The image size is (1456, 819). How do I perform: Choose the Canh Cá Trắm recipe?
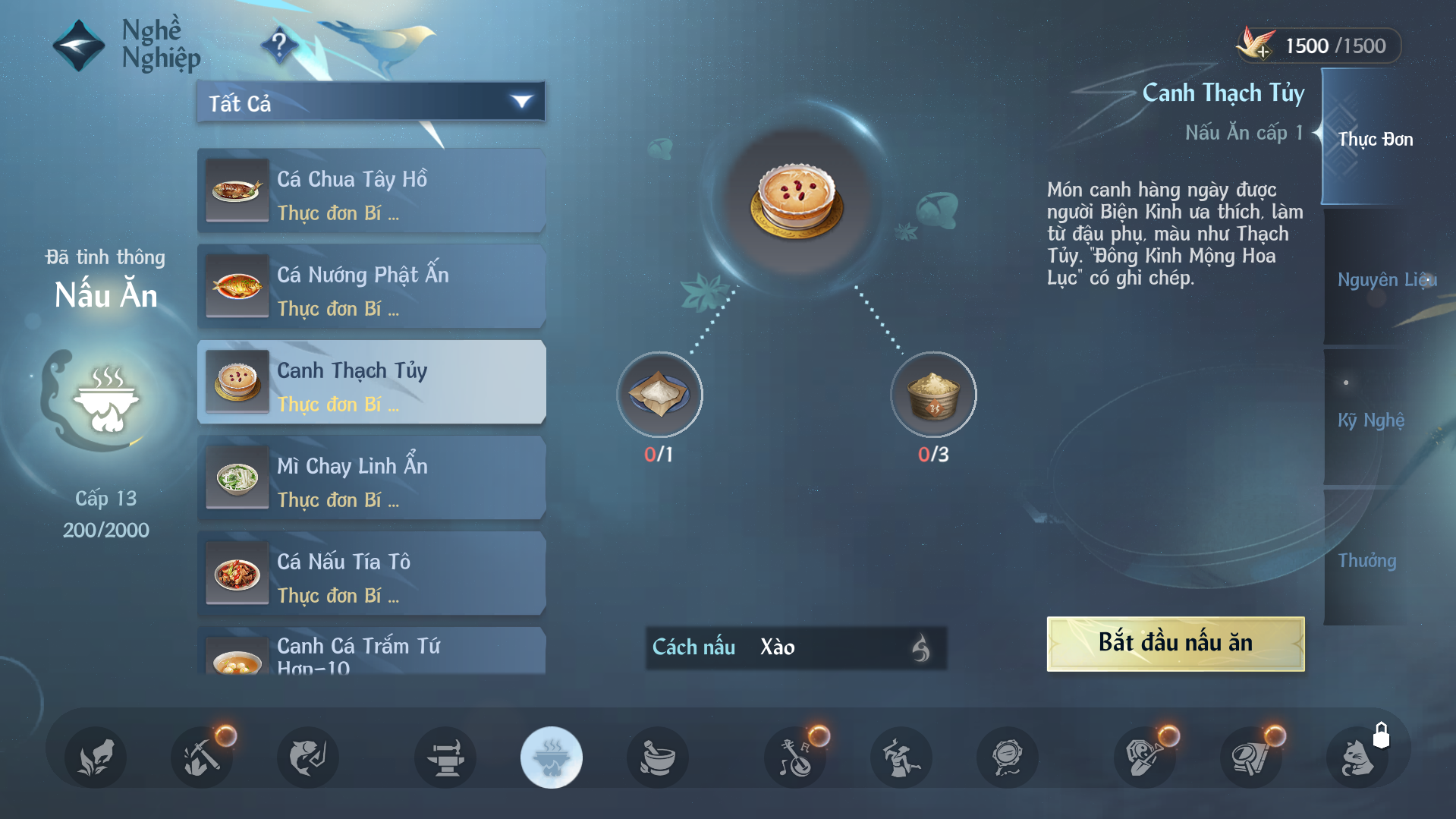371,651
